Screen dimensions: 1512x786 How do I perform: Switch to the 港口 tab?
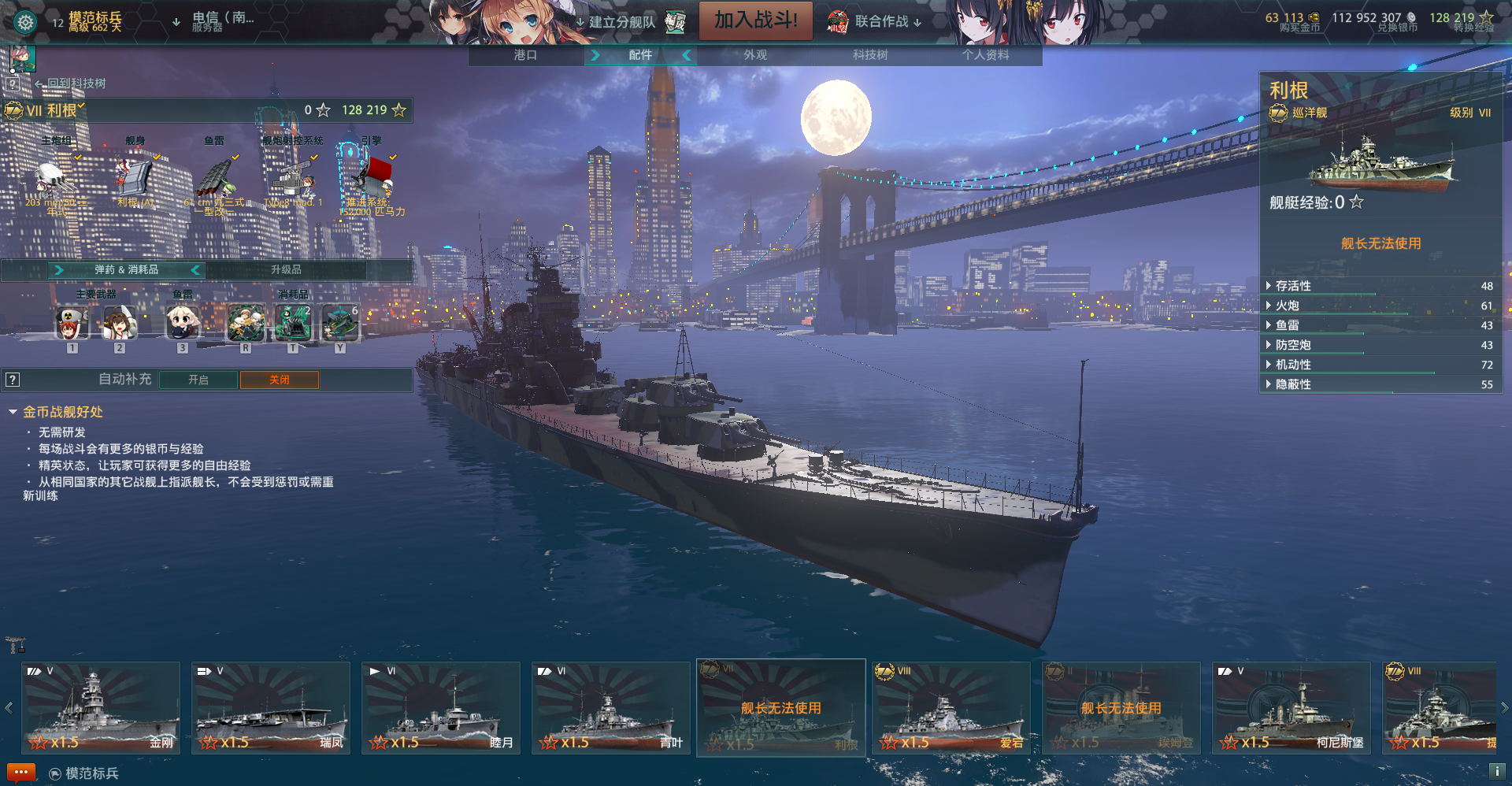click(525, 55)
